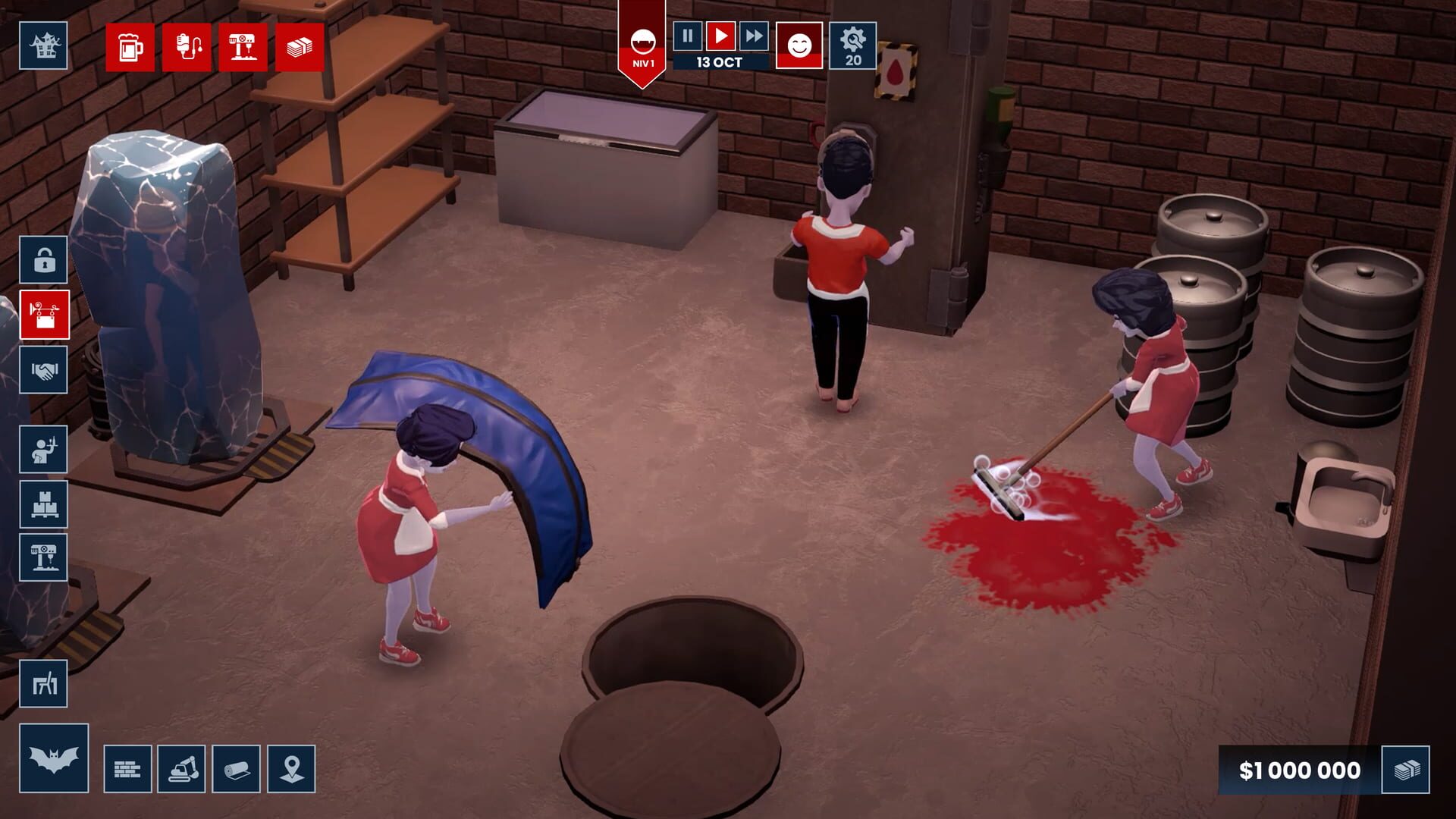
Task: Click the bartender staff icon
Action: tap(44, 449)
